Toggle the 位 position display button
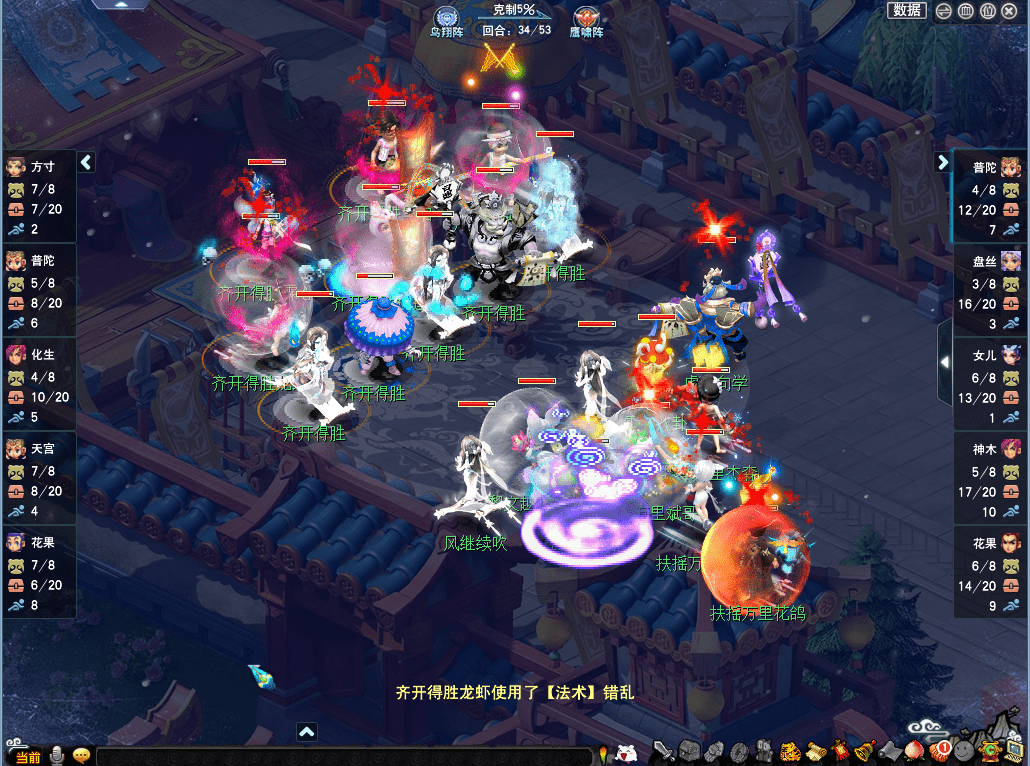 988,11
